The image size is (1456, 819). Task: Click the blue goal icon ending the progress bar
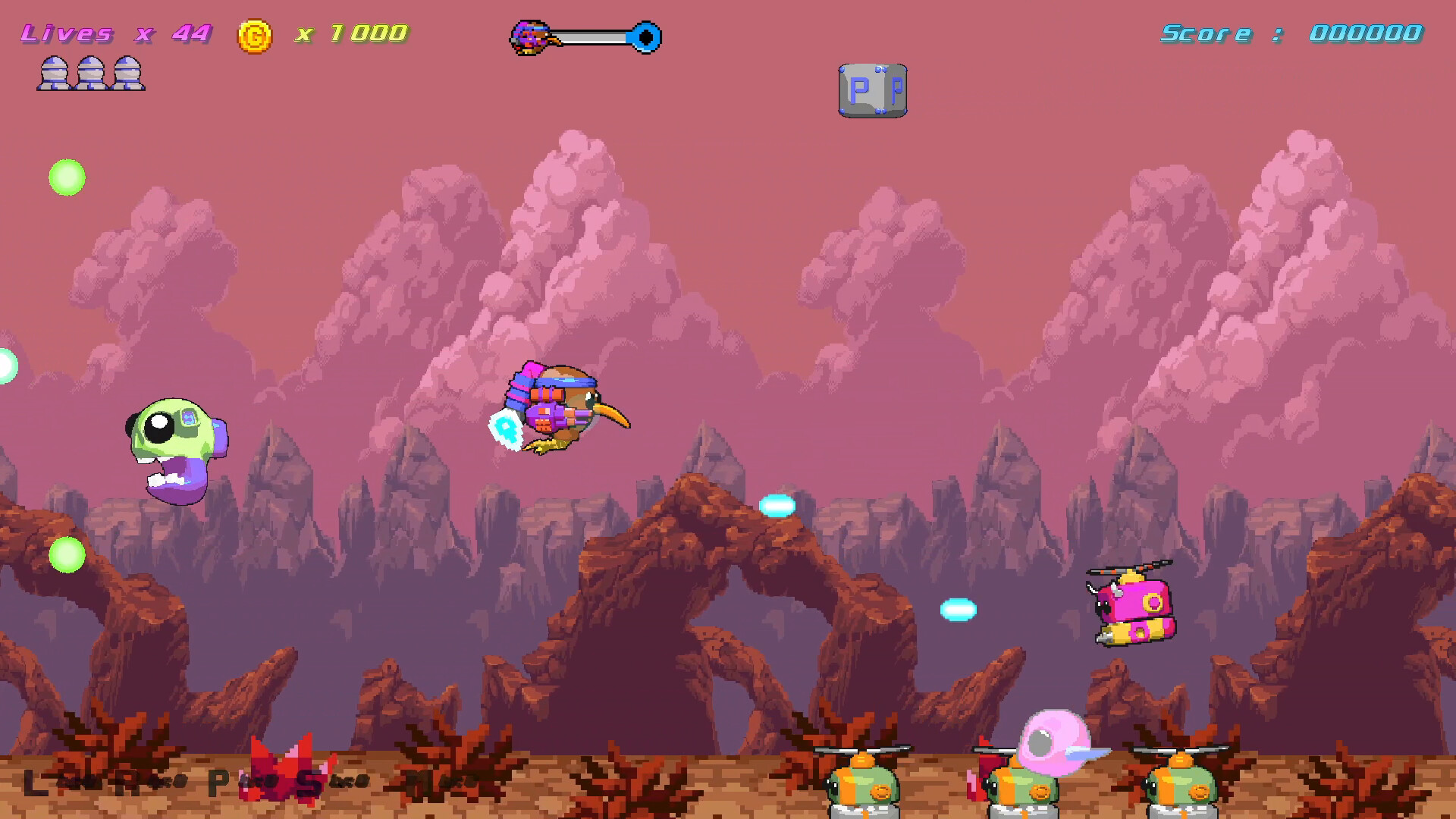tap(645, 35)
